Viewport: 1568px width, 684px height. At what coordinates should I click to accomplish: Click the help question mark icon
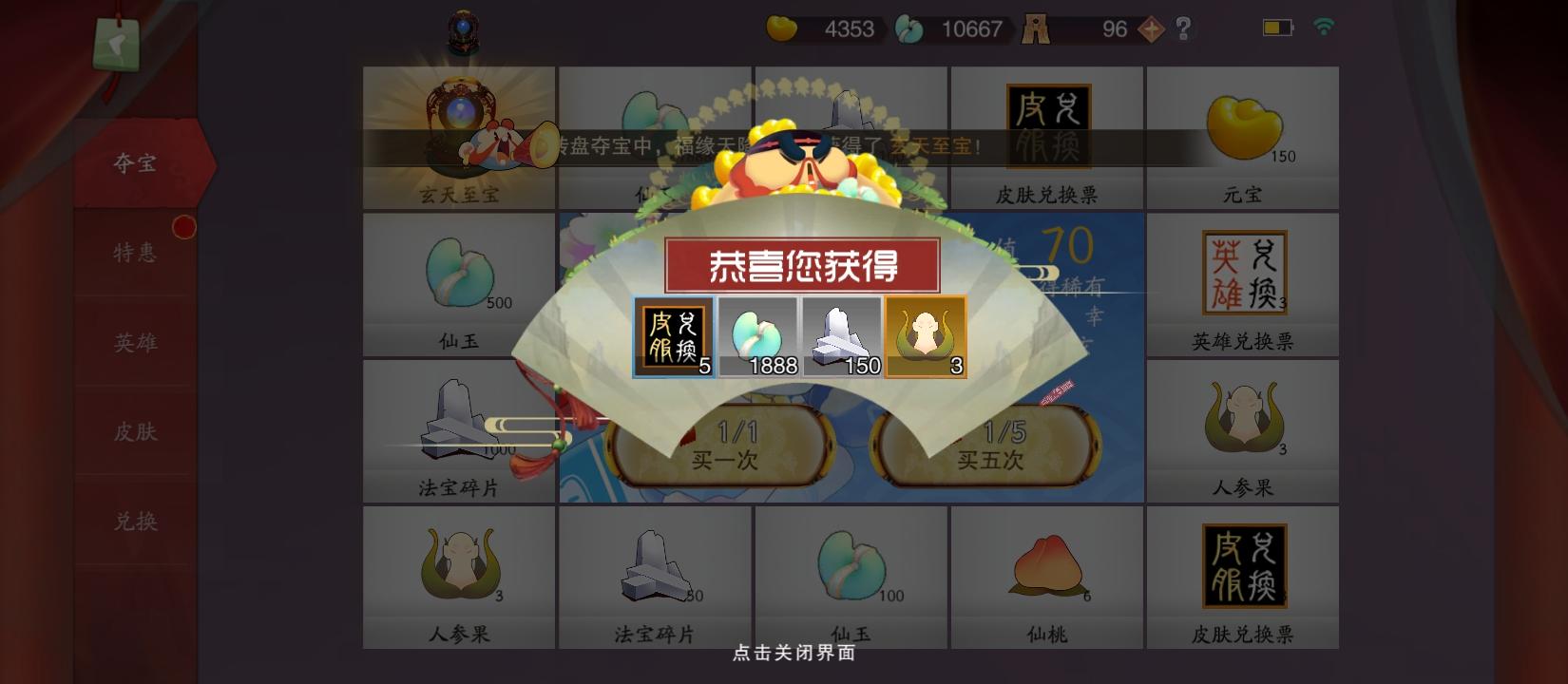click(1181, 29)
